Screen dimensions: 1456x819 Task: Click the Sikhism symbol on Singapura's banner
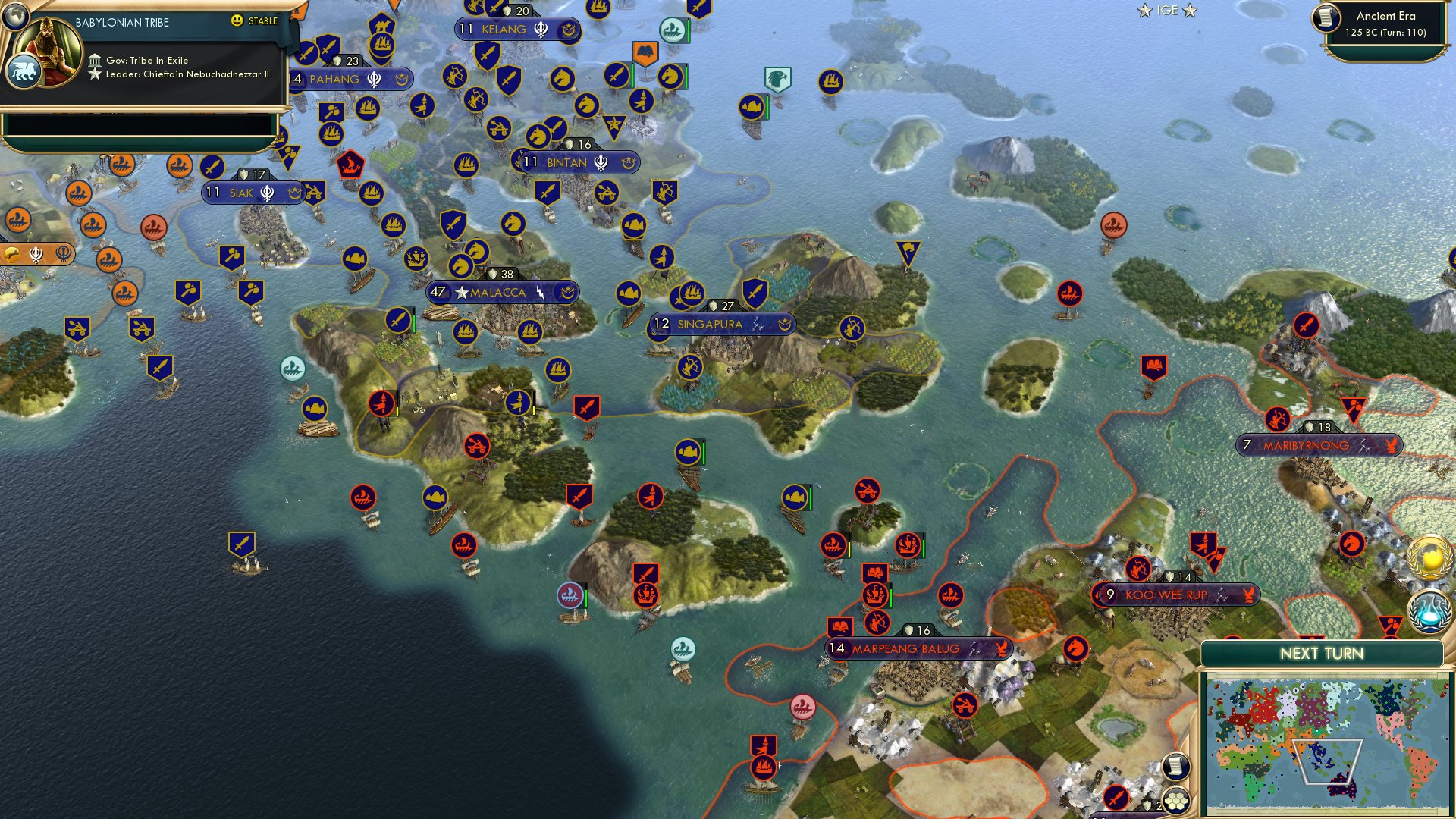click(755, 324)
